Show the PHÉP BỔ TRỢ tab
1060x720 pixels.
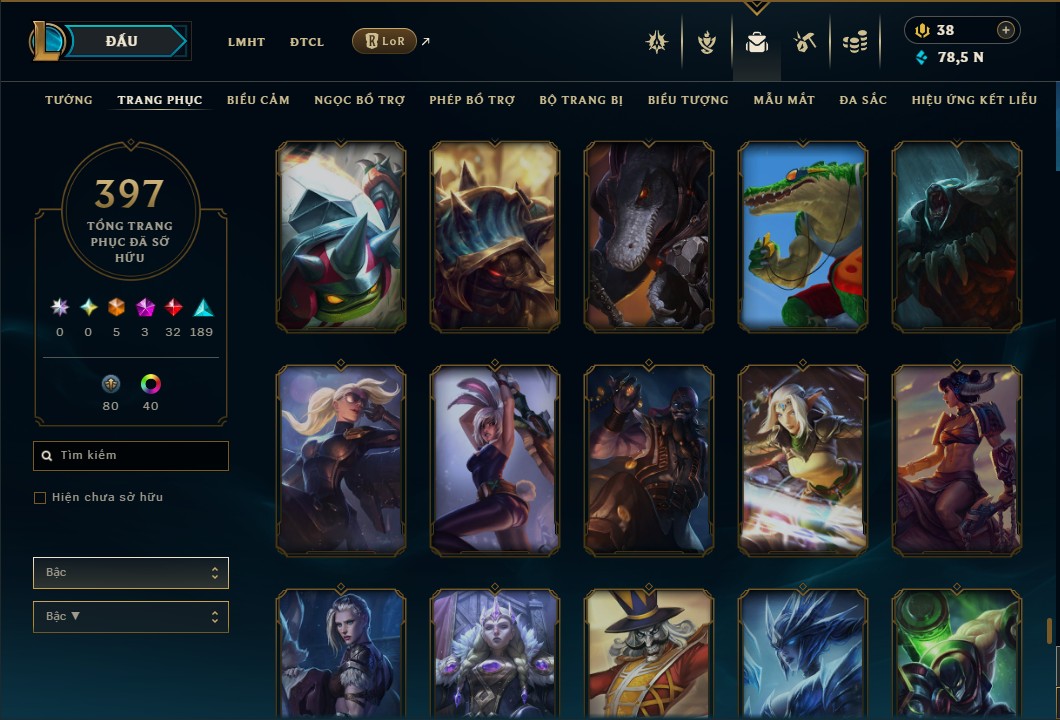pos(472,100)
